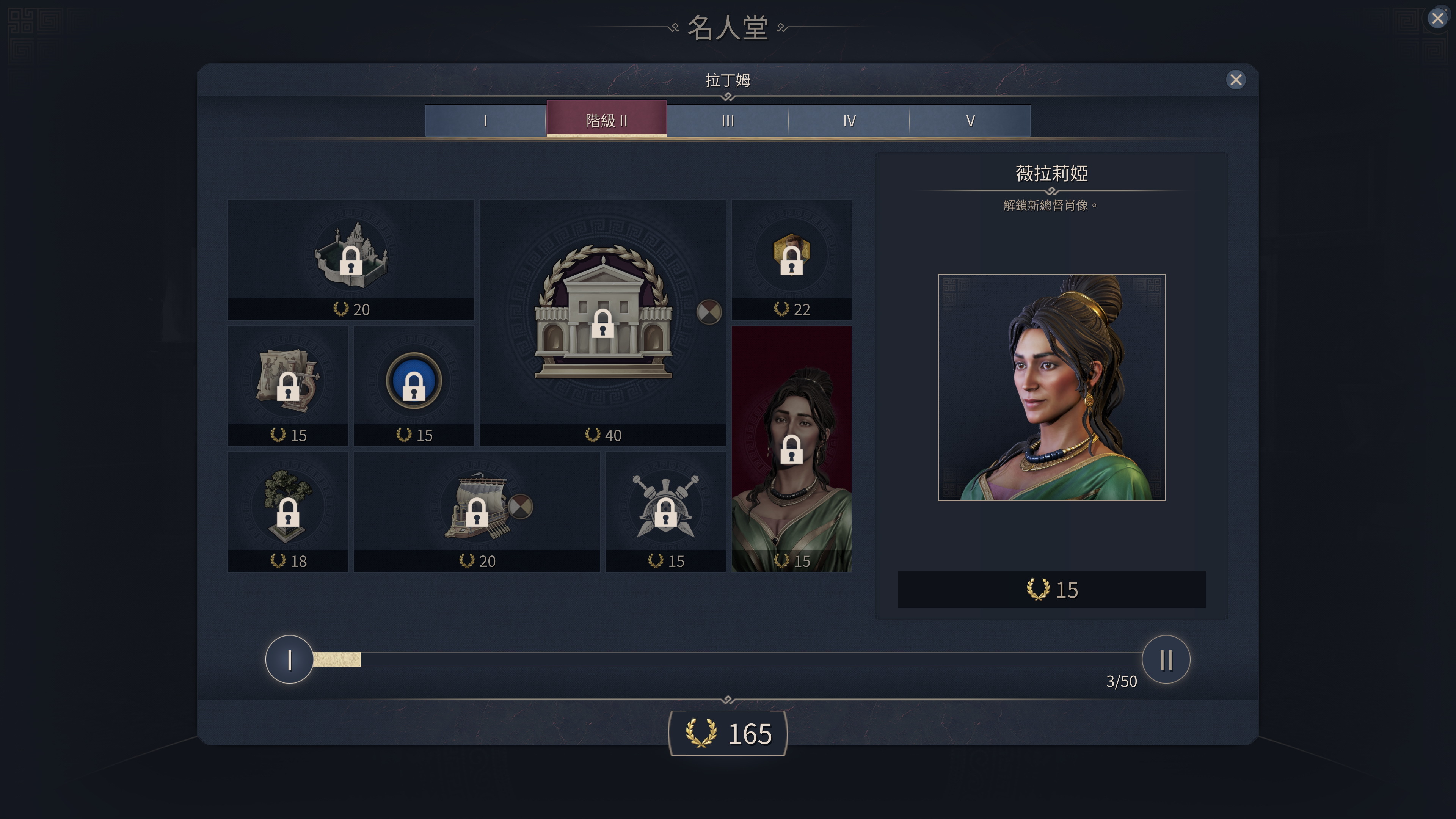Image resolution: width=1456 pixels, height=819 pixels.
Task: Open the IV tier tab
Action: [849, 119]
